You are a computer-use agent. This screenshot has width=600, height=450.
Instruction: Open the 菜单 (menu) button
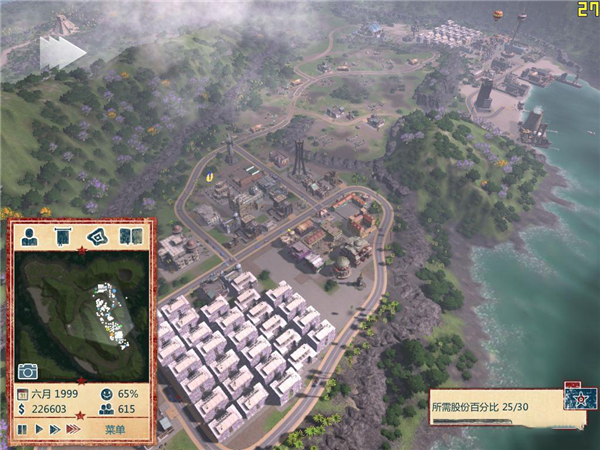[115, 429]
